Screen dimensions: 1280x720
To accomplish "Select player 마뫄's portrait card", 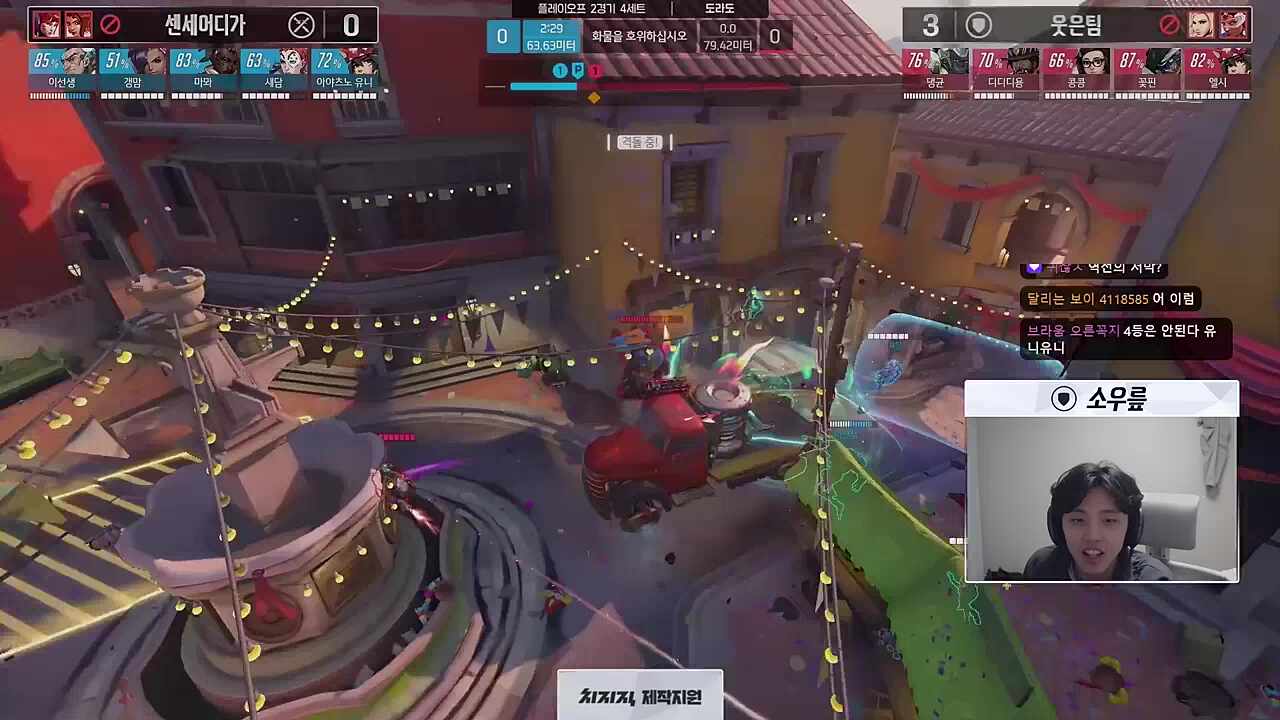I will (x=203, y=69).
